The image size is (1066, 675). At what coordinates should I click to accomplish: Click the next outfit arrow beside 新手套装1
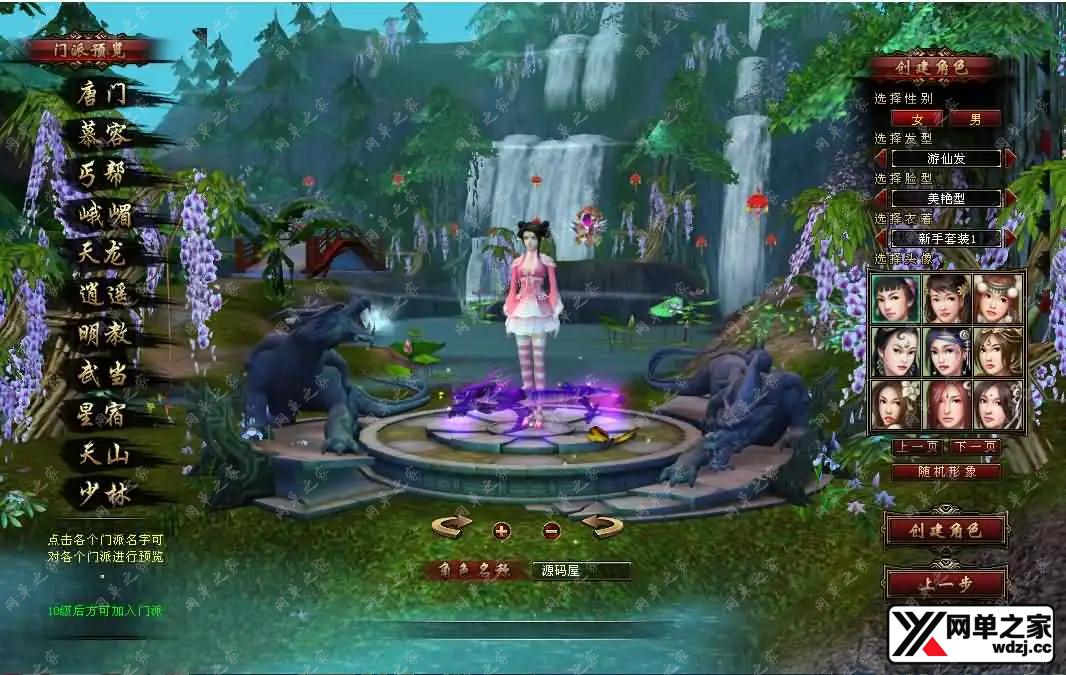[1011, 238]
